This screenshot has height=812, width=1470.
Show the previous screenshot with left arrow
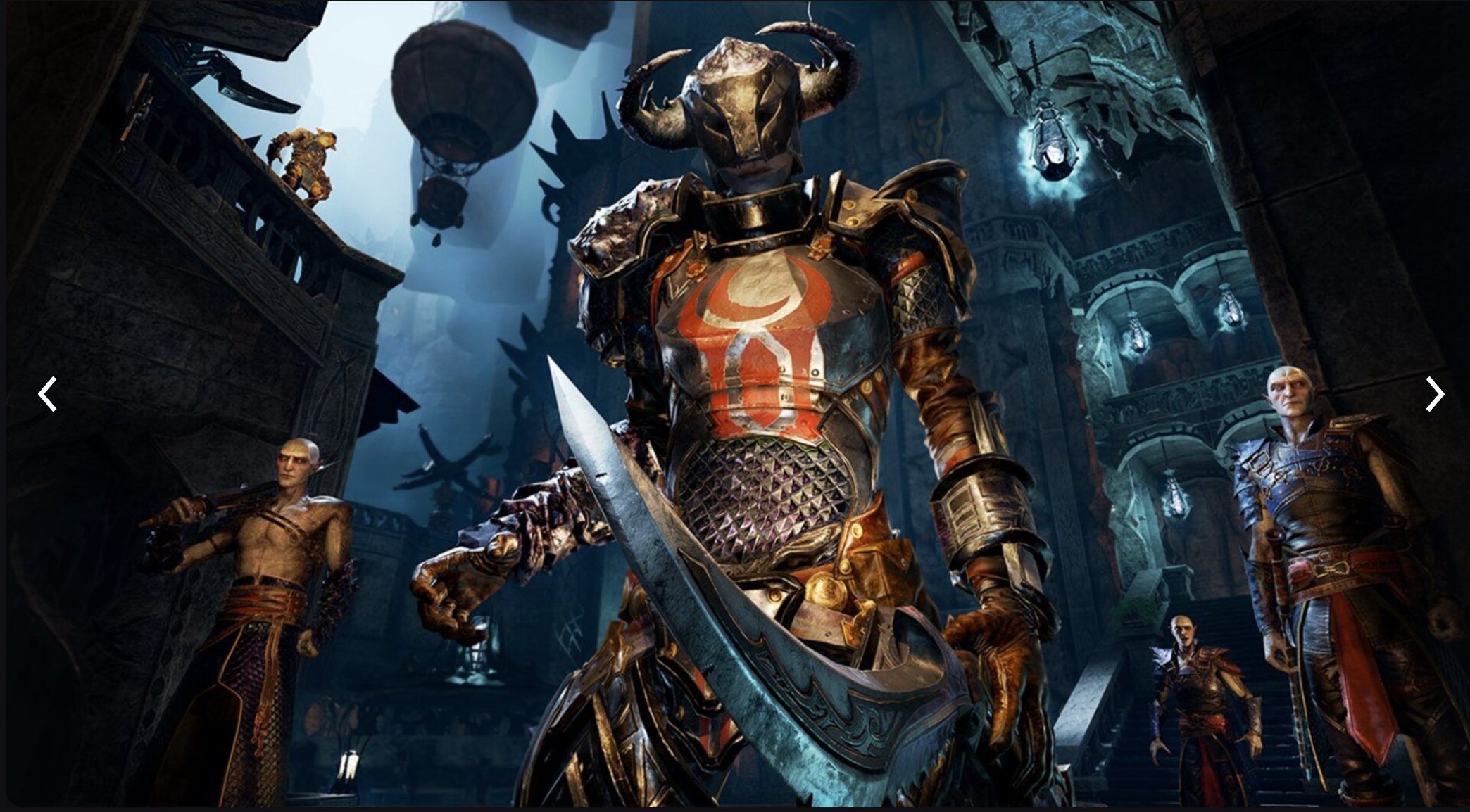pyautogui.click(x=47, y=394)
